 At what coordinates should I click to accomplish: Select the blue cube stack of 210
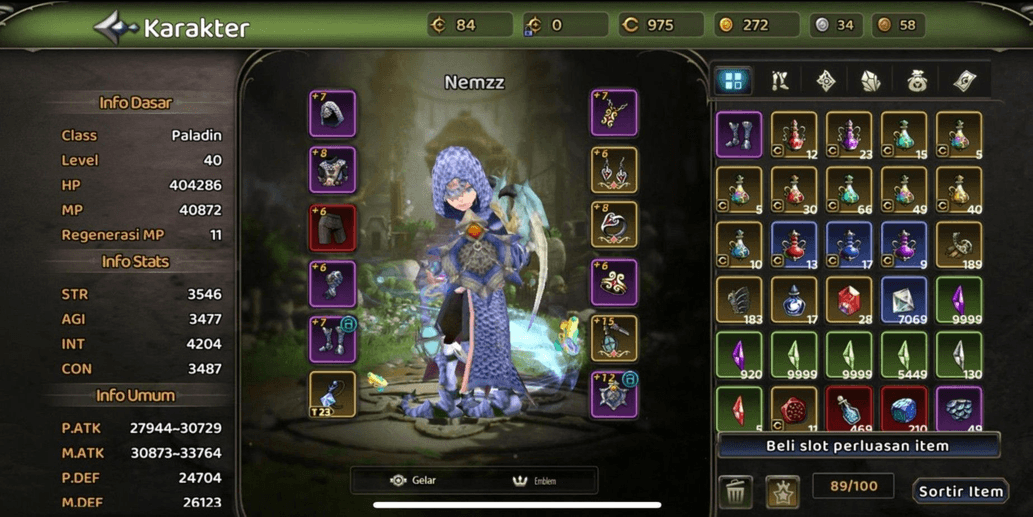pos(904,409)
